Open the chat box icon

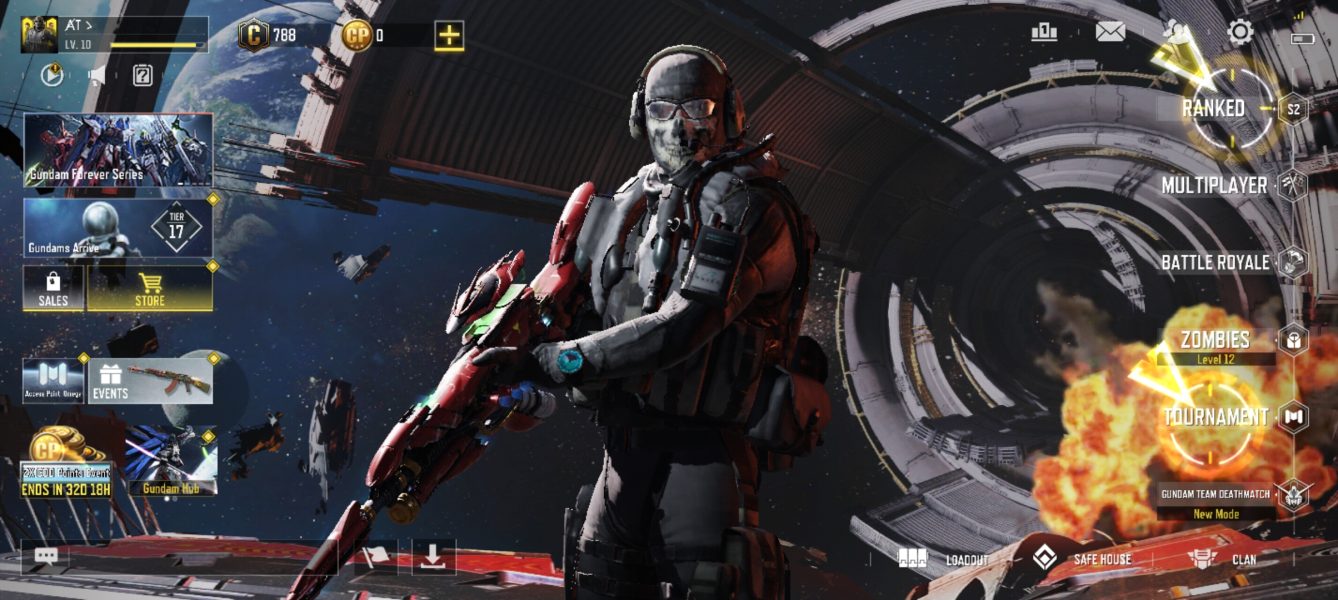(46, 556)
